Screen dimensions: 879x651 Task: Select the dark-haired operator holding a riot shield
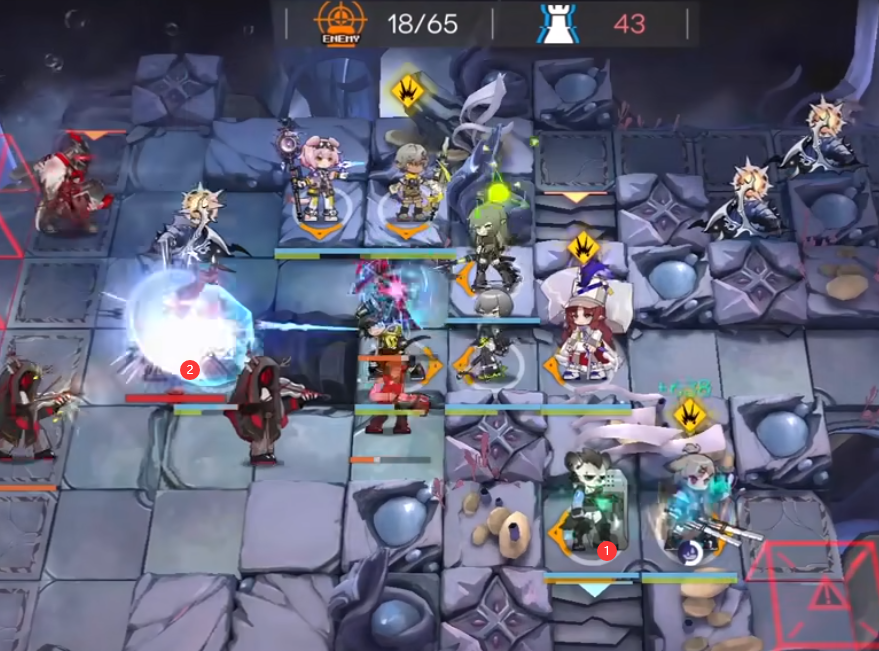pos(590,505)
